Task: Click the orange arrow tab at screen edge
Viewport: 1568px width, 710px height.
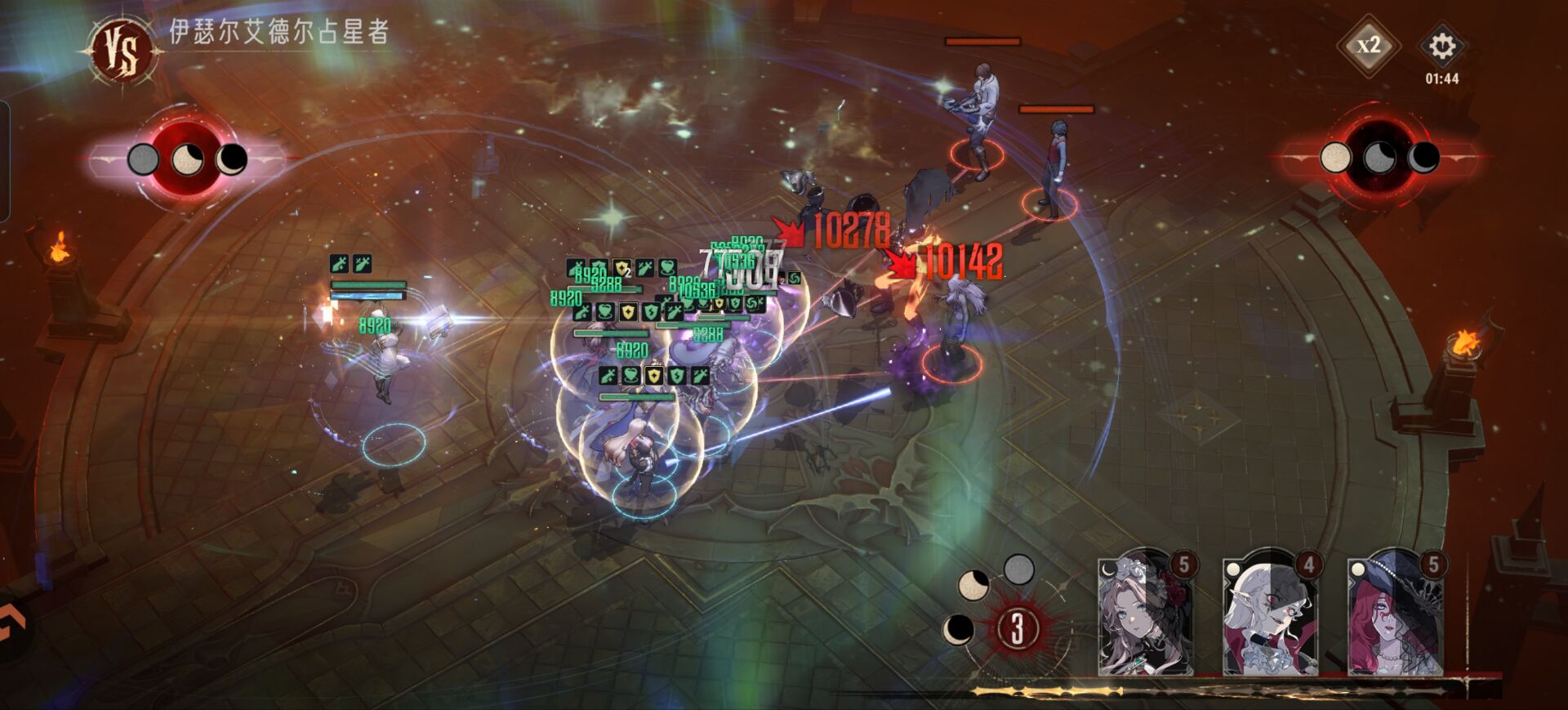Action: 14,627
